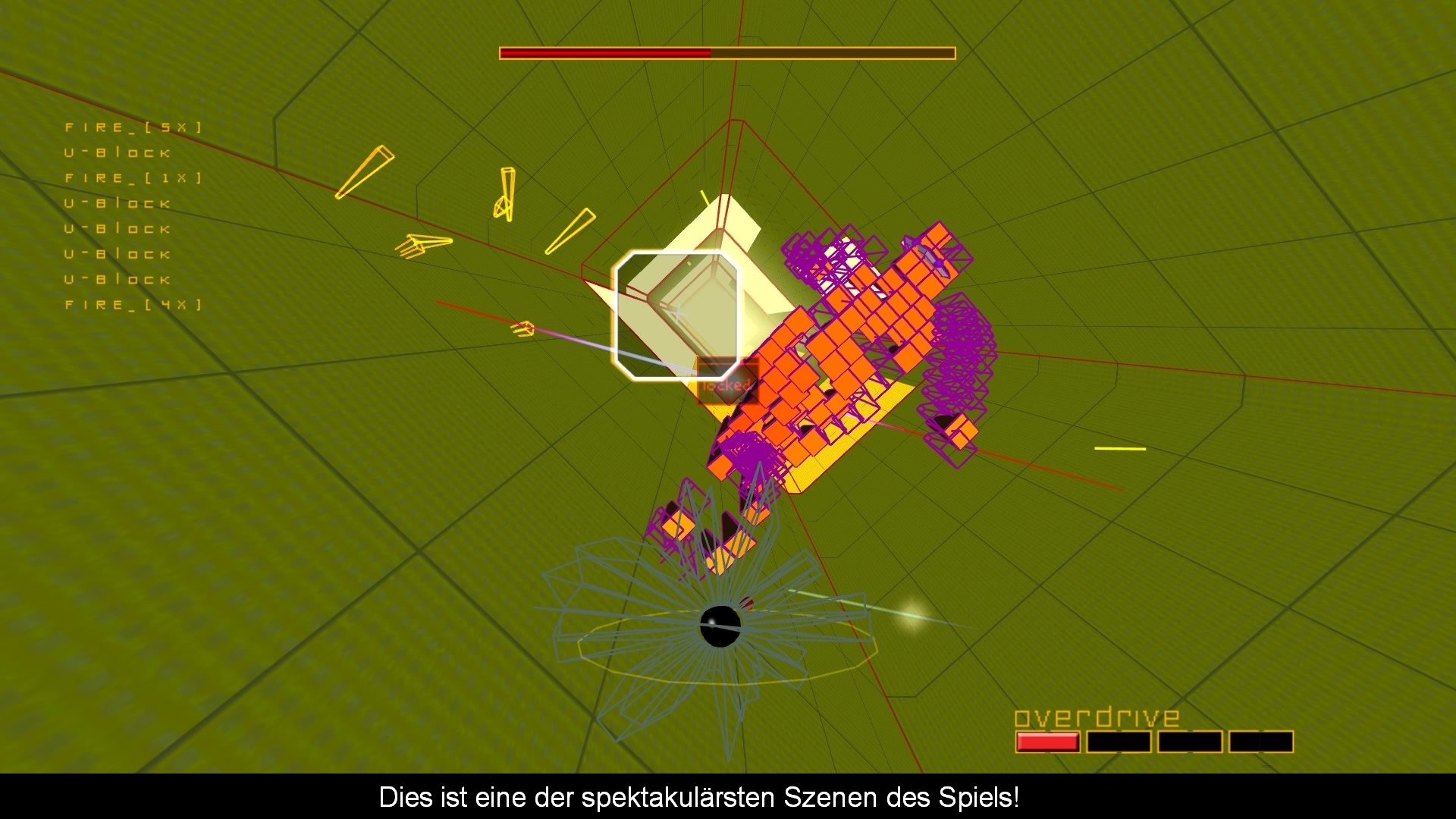Click the red health bar at the top
The image size is (1456, 819).
click(607, 53)
